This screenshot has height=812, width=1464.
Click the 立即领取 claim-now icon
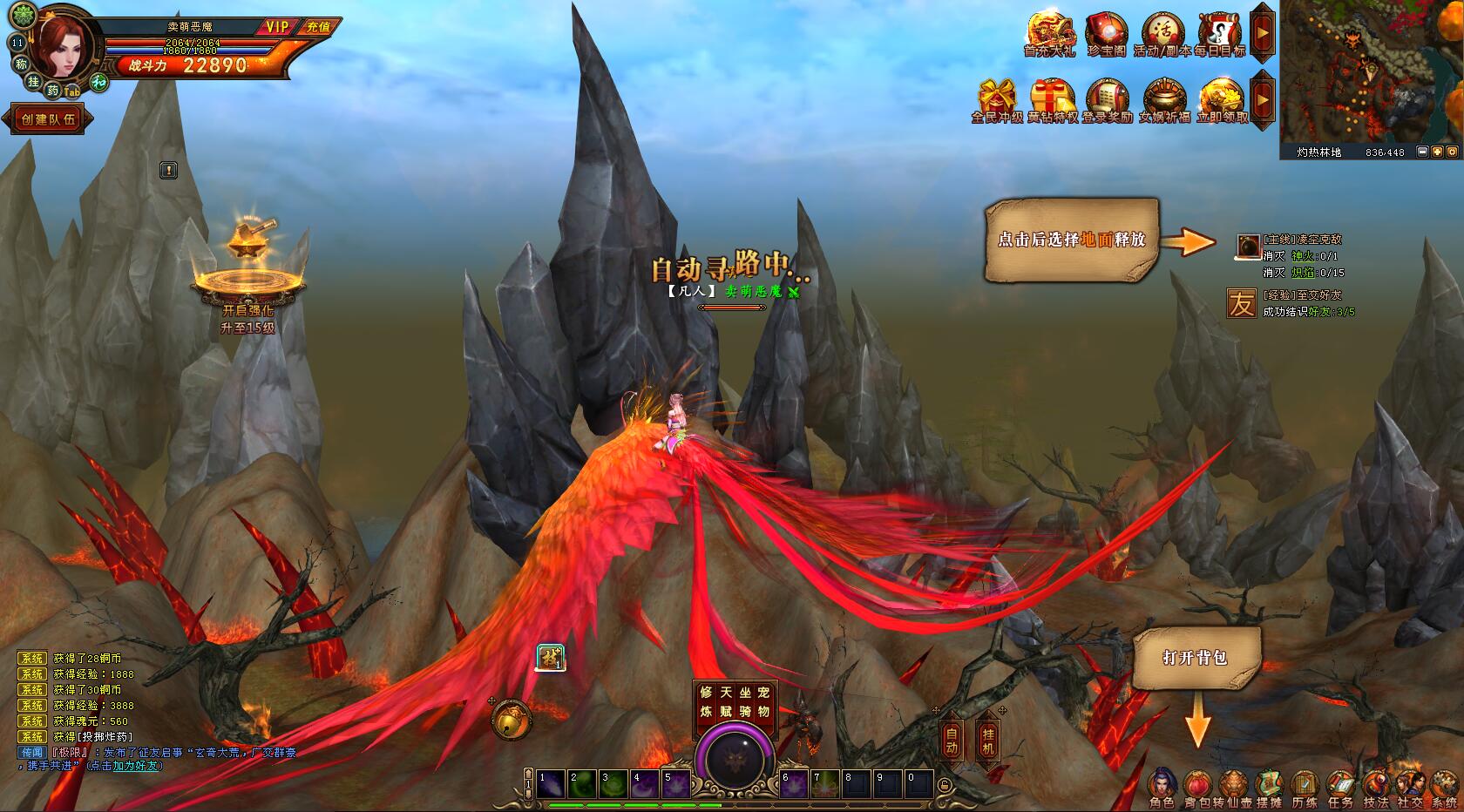point(1222,100)
